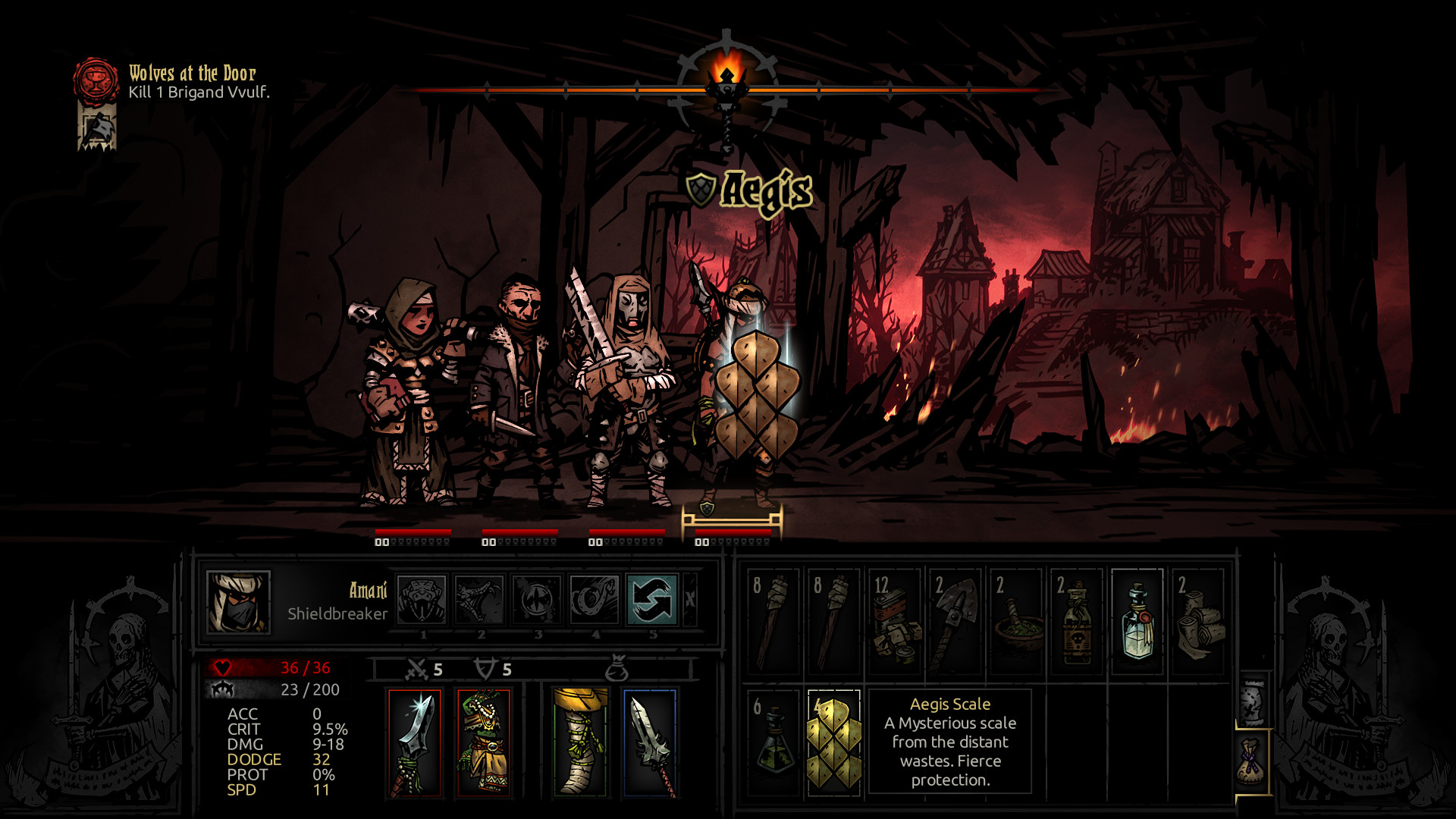Viewport: 1456px width, 819px height.
Task: Inspect the Shieldbreaker armor slot
Action: tap(483, 743)
